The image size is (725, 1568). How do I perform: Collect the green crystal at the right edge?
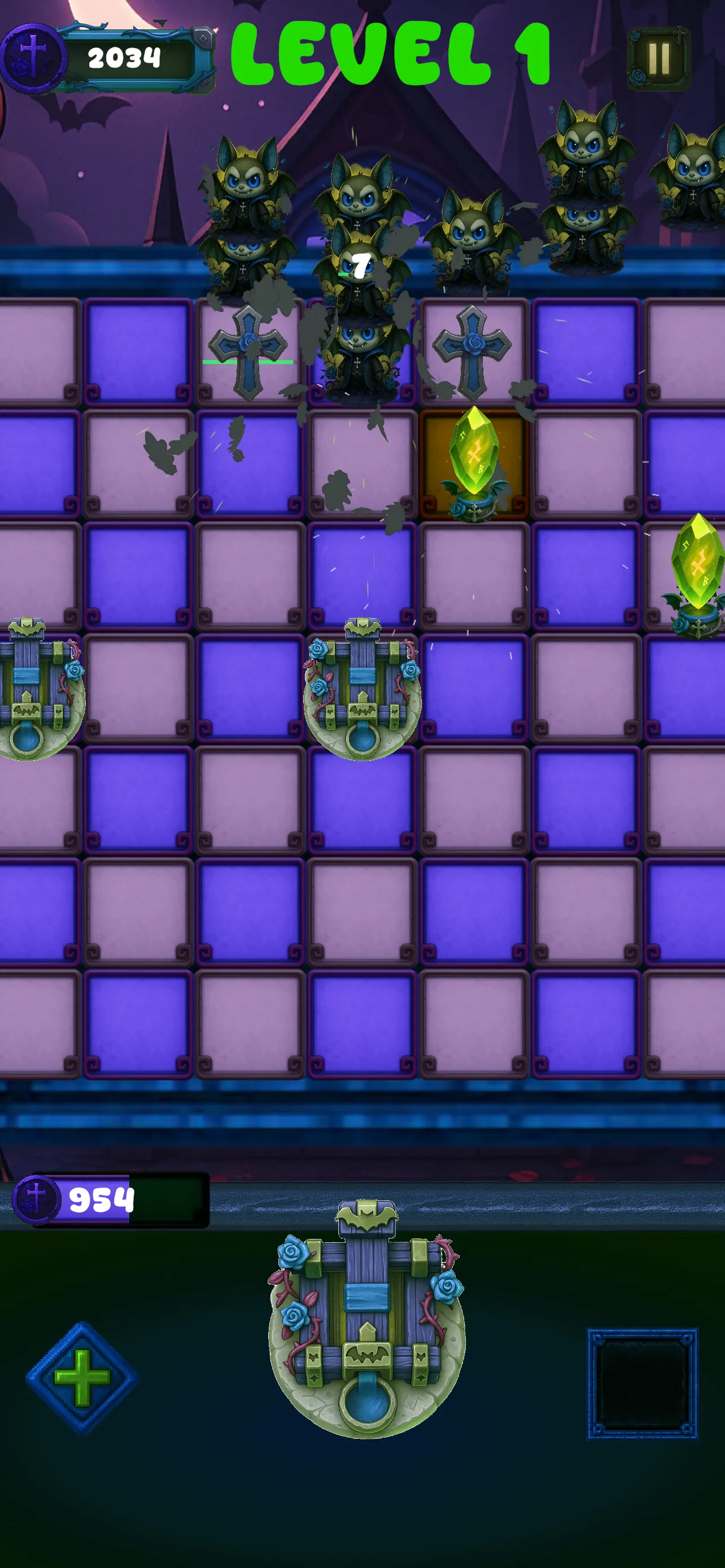pyautogui.click(x=697, y=572)
